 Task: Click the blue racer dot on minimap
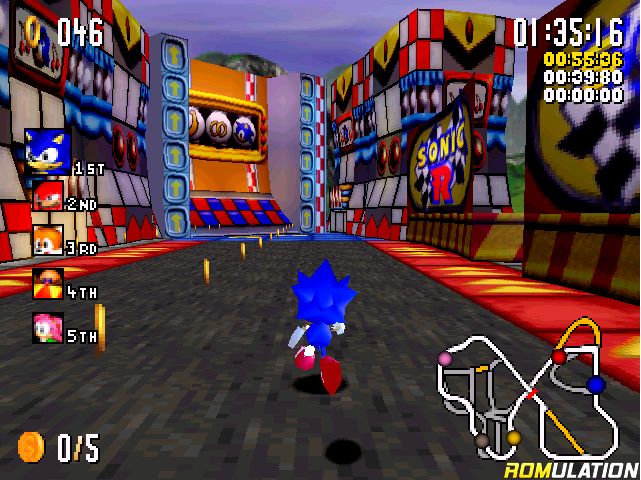coord(596,384)
